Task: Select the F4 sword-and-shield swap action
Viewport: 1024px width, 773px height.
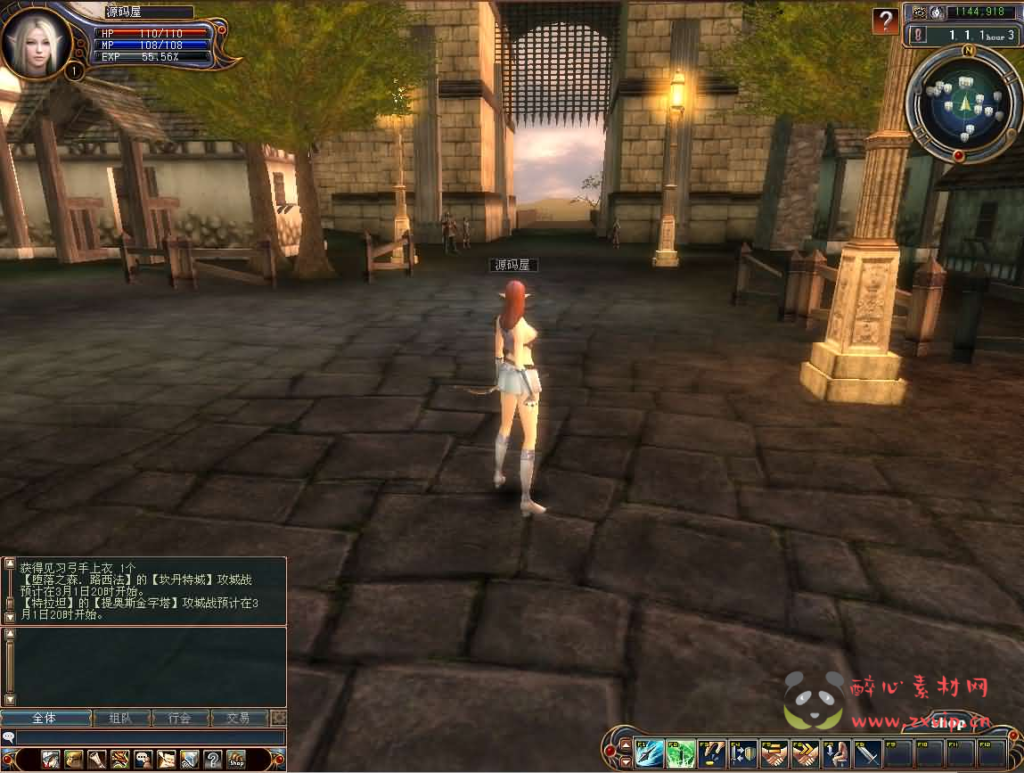Action: point(742,752)
